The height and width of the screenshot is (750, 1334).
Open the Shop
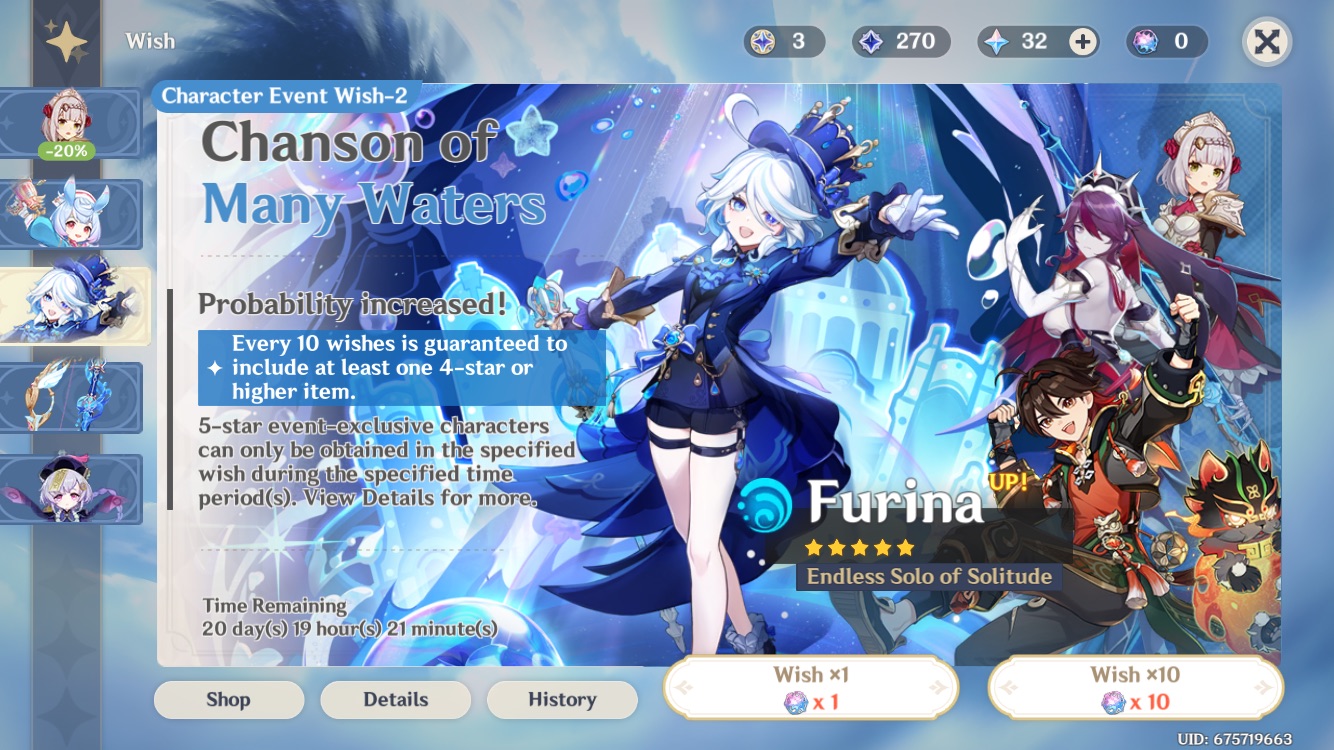(228, 700)
